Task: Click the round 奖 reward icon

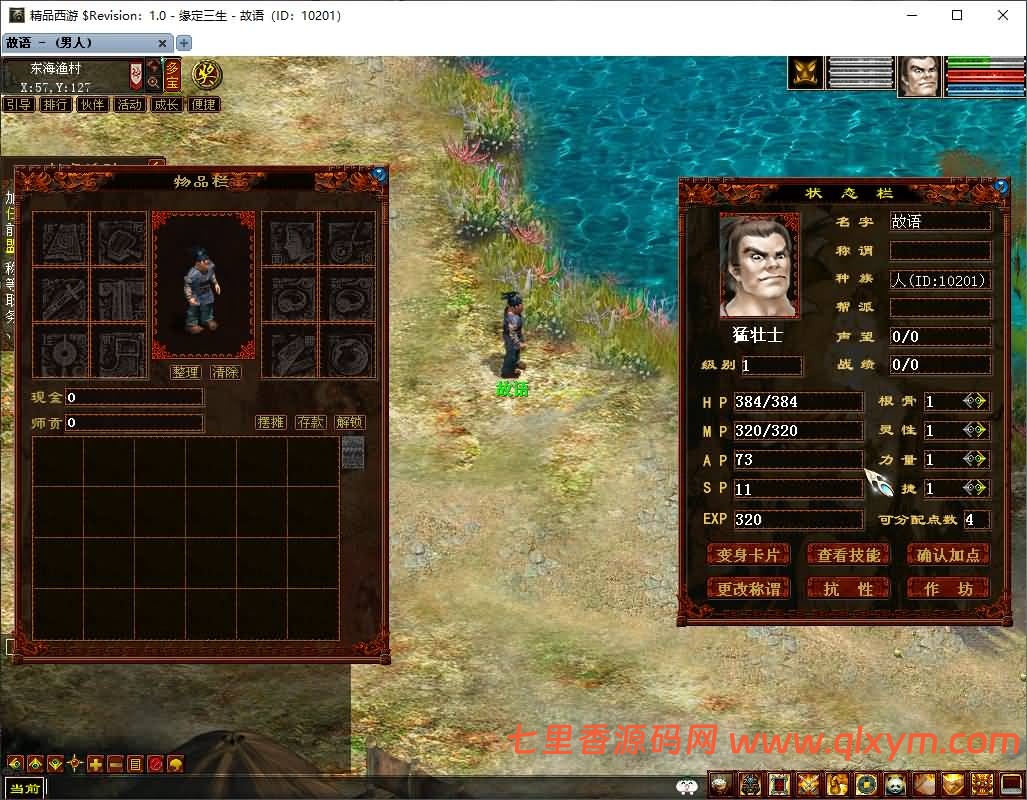Action: point(207,74)
